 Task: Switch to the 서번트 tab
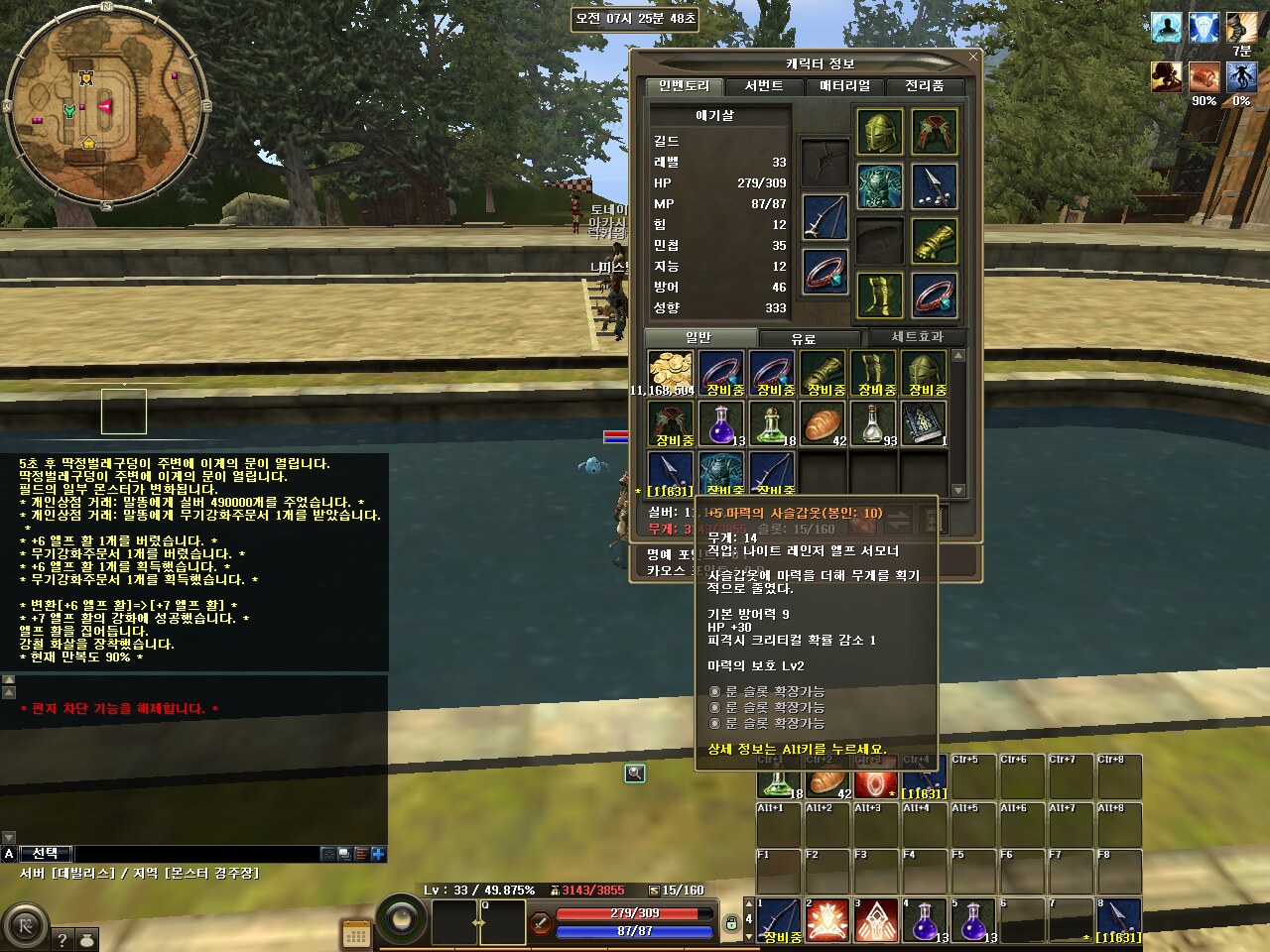pos(763,86)
